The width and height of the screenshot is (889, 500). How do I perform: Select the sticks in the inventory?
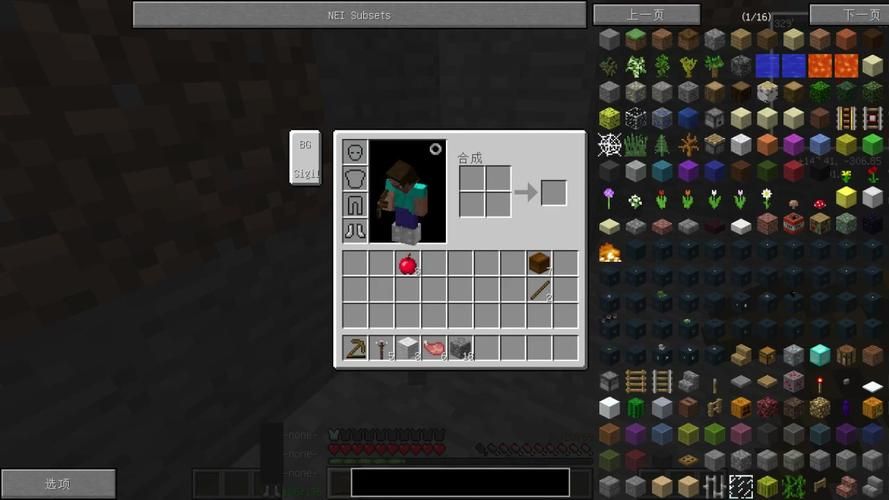539,290
